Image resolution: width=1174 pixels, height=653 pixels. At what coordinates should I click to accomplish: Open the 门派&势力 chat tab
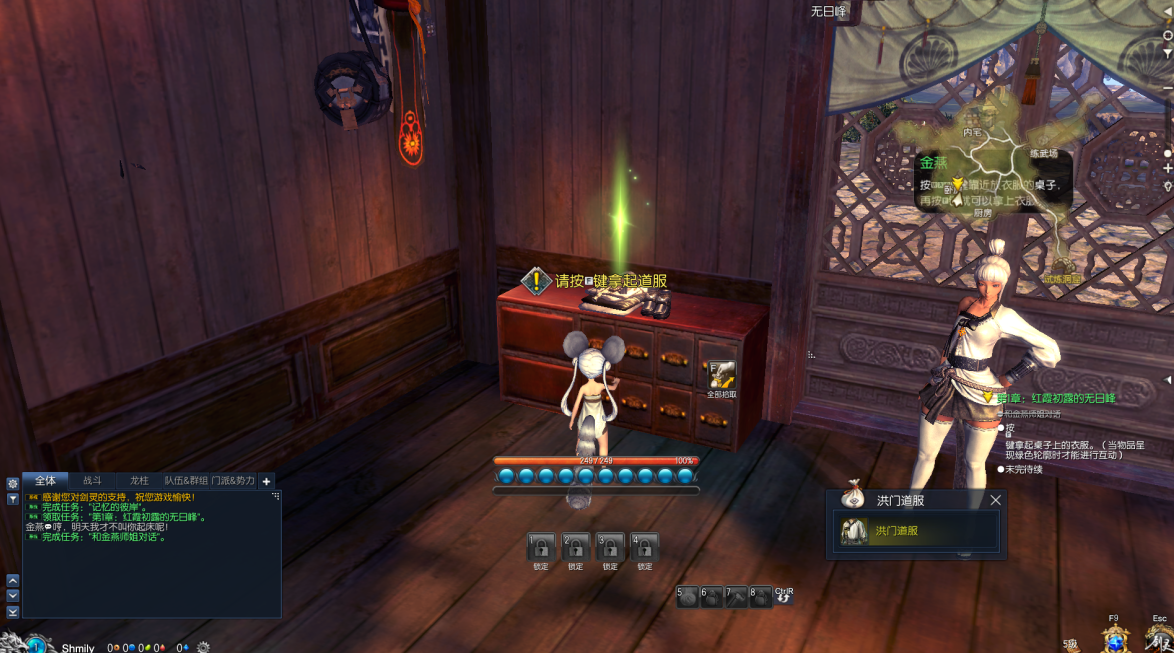pos(233,480)
